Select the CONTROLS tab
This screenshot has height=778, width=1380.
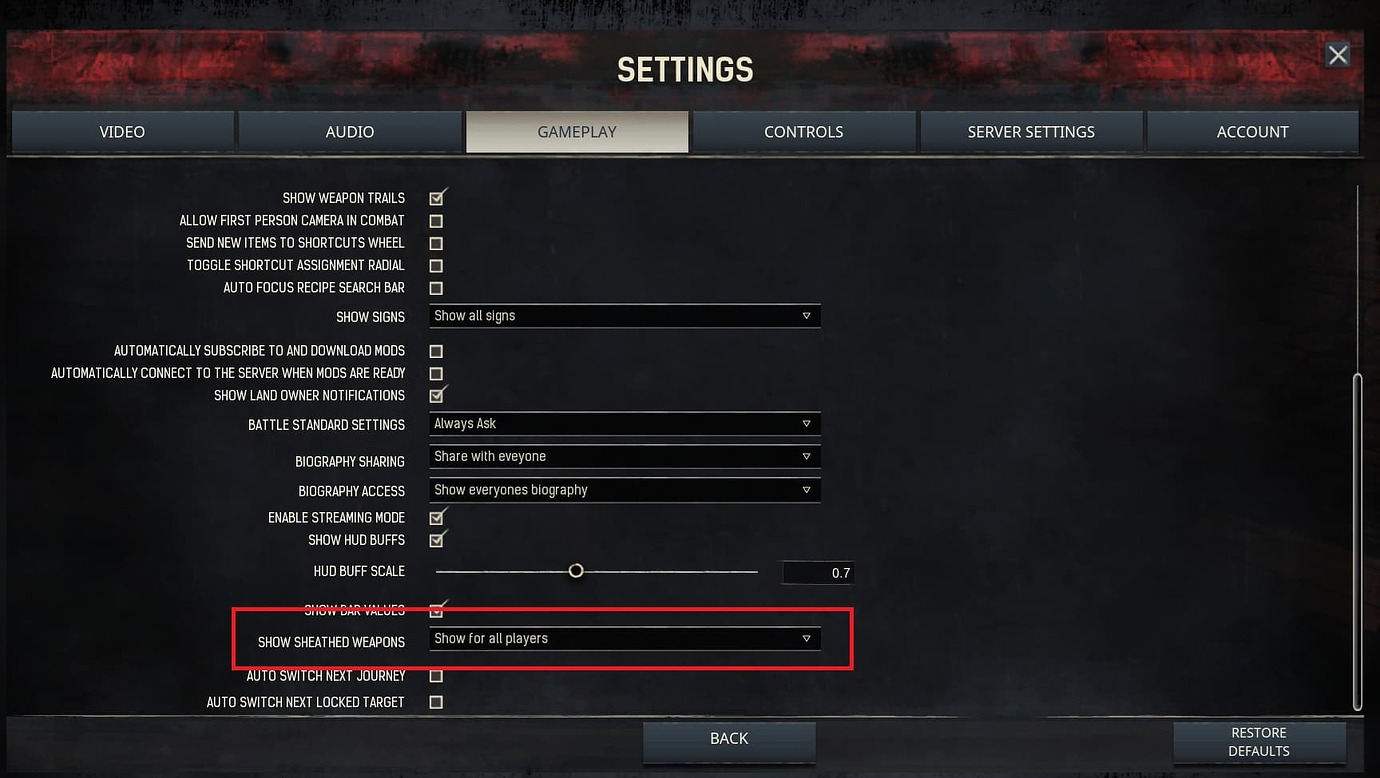pos(804,131)
